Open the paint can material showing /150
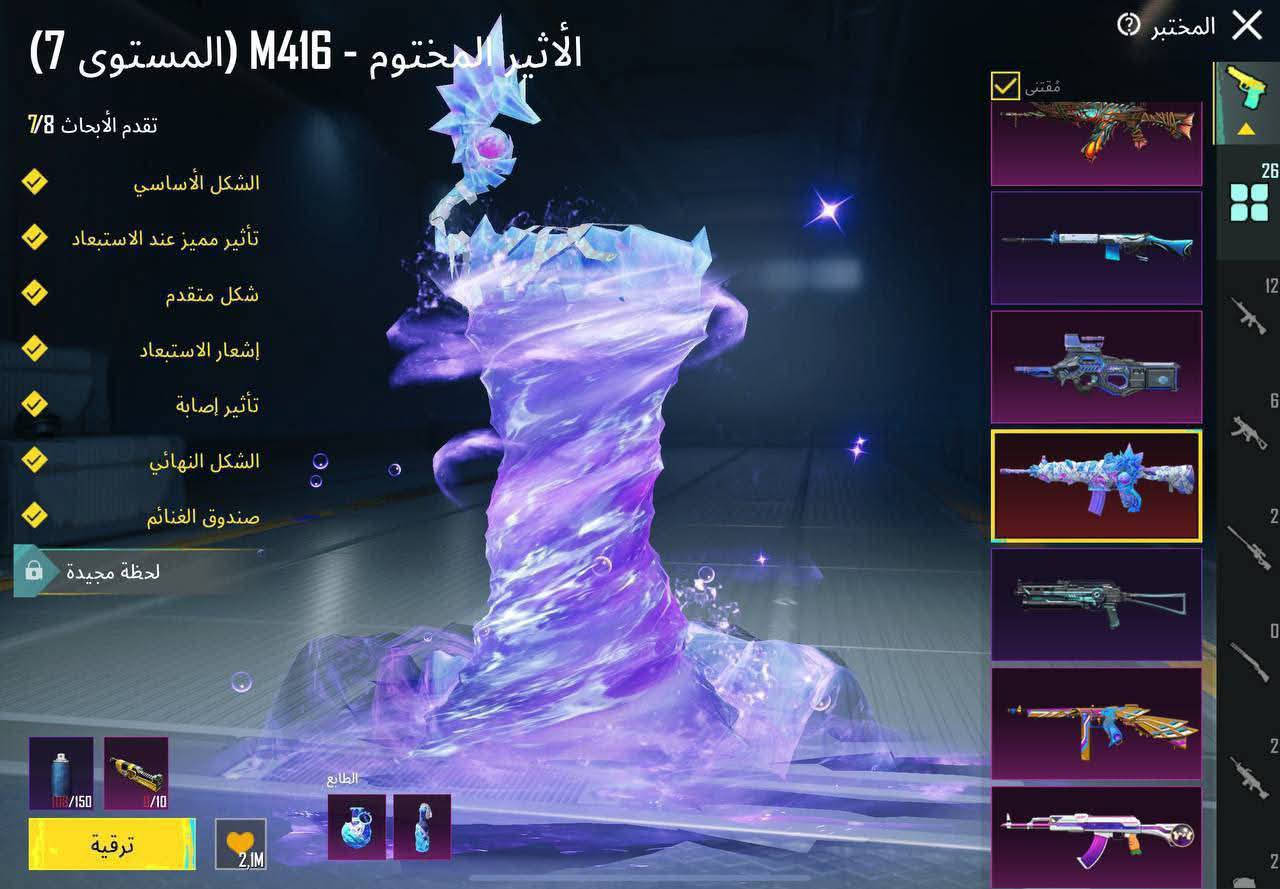This screenshot has height=889, width=1280. [x=62, y=775]
